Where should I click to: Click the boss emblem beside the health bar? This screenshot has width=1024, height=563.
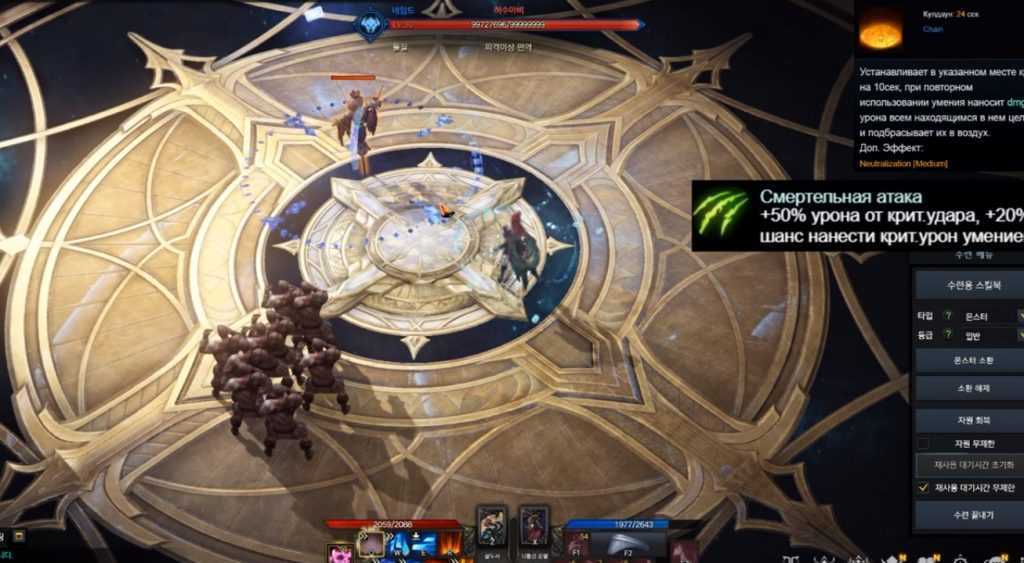[x=370, y=26]
